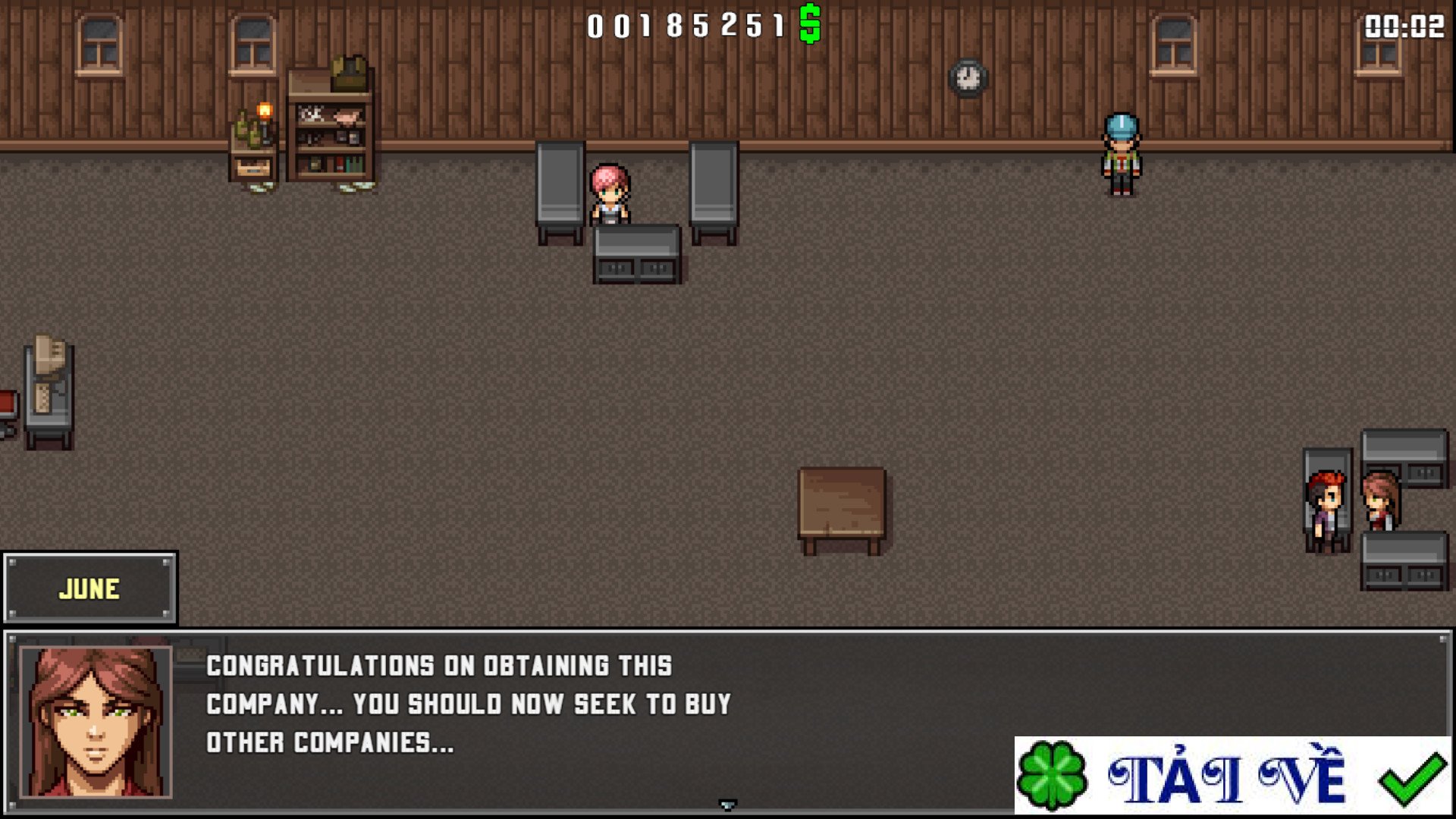Click the TẢI VỀ download banner
The height and width of the screenshot is (819, 1456).
click(1232, 776)
